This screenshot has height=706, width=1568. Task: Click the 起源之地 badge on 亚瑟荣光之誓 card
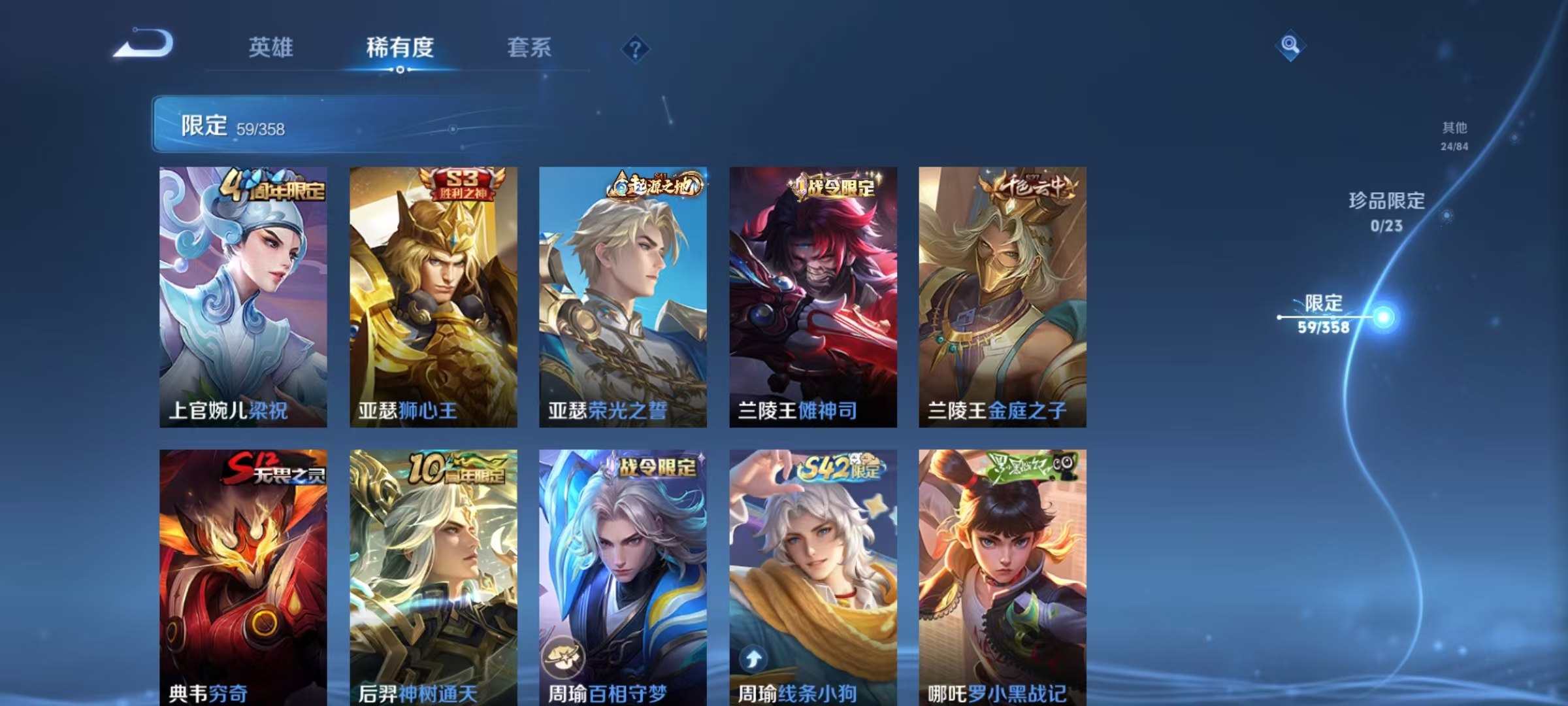651,185
